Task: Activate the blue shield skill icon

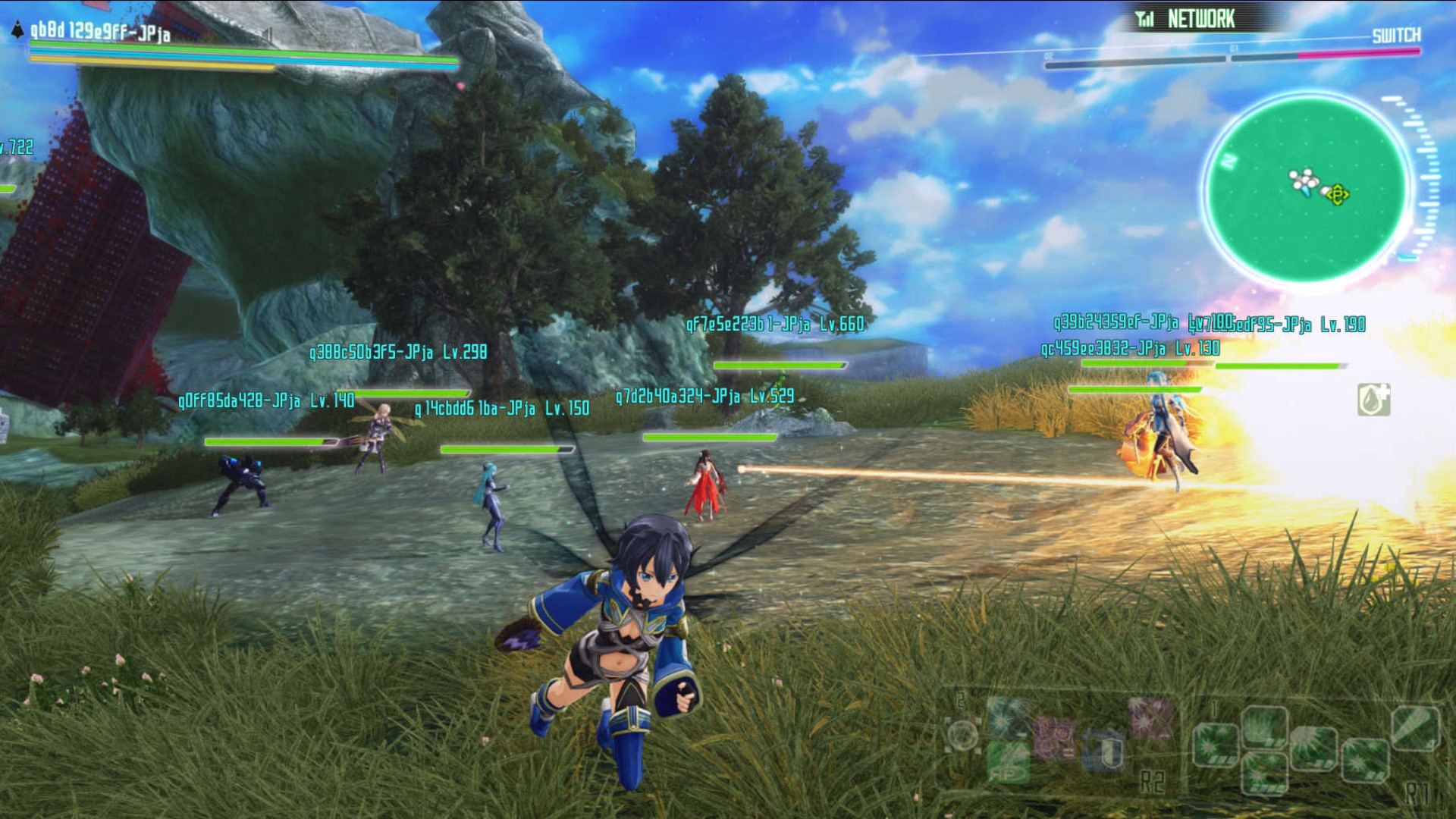Action: 1104,751
